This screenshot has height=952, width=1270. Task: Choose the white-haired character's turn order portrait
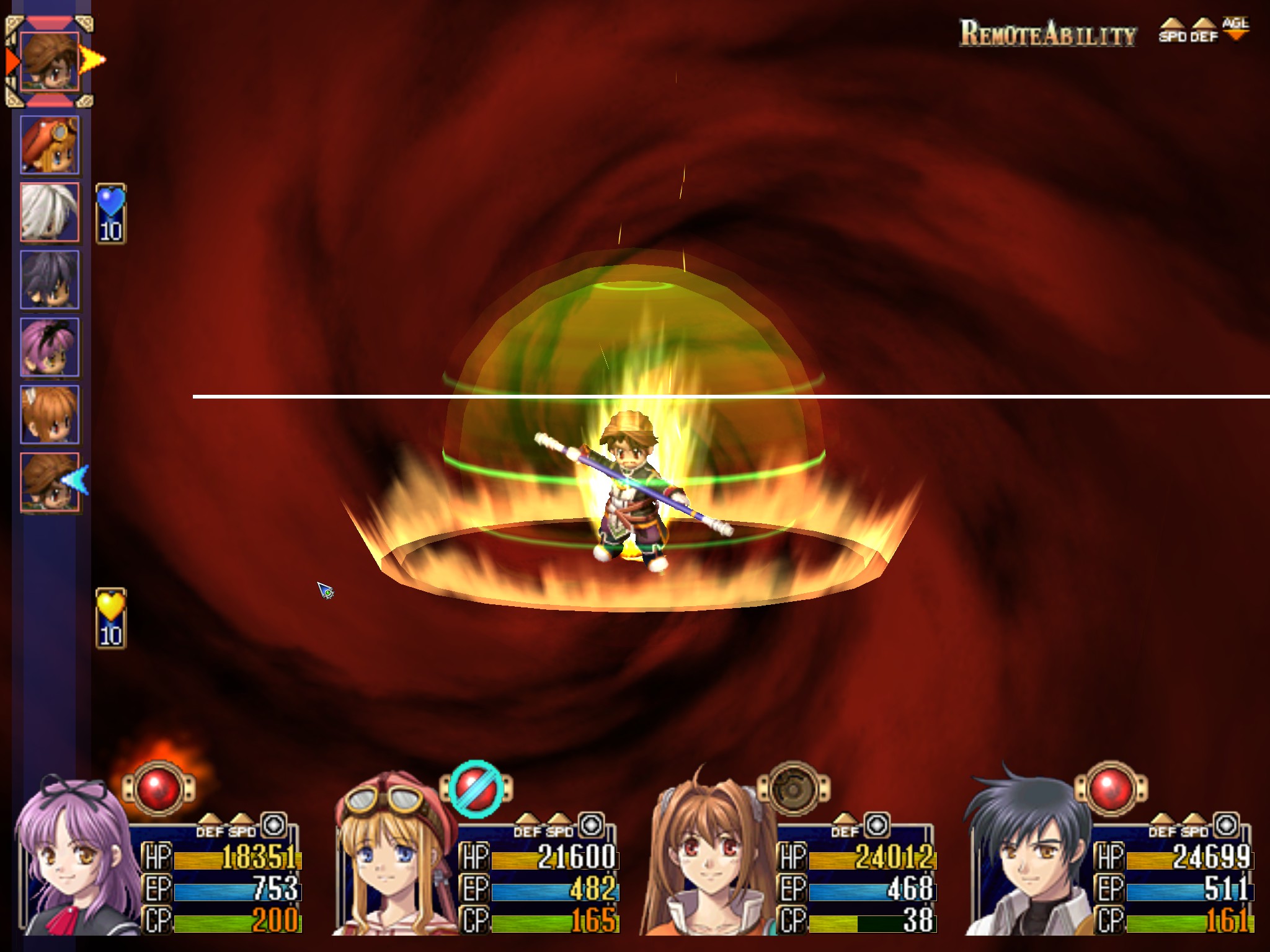click(x=50, y=213)
